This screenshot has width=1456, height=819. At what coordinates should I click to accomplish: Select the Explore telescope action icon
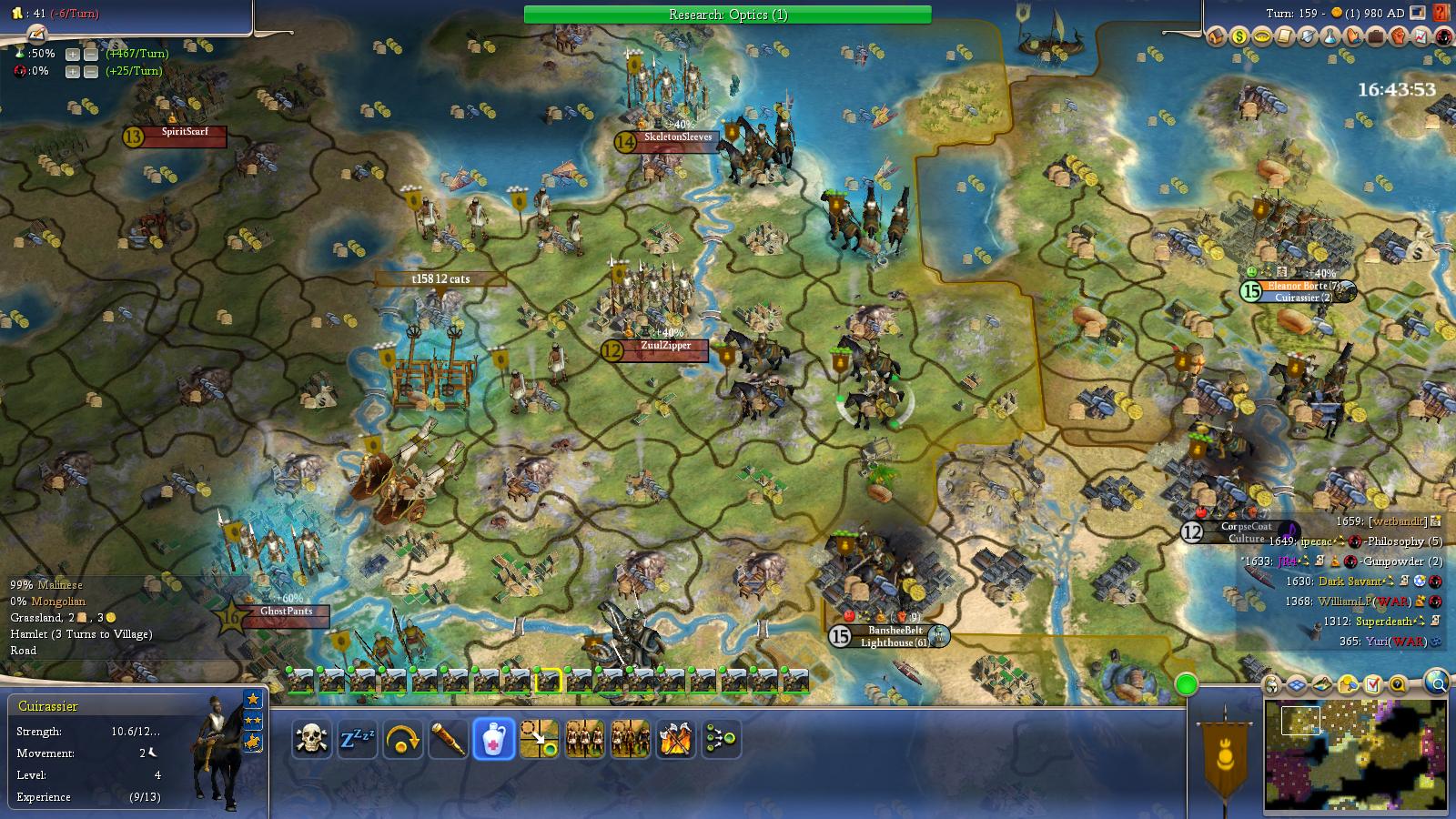[446, 739]
